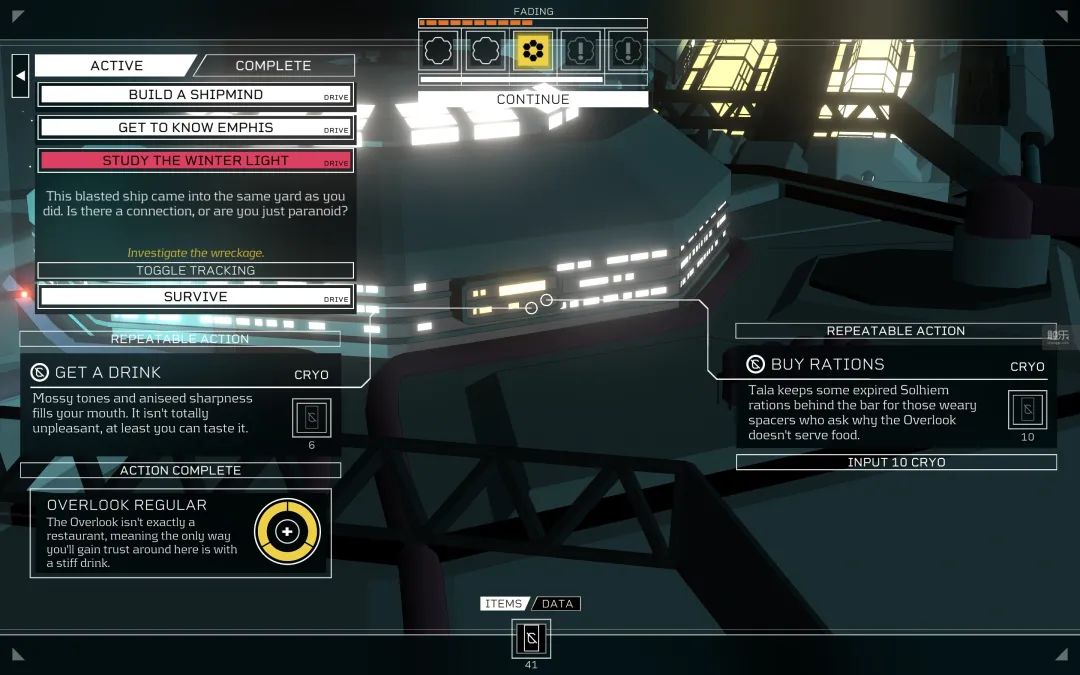Viewport: 1080px width, 675px height.
Task: Select the cryo item slot showing 41
Action: [531, 638]
